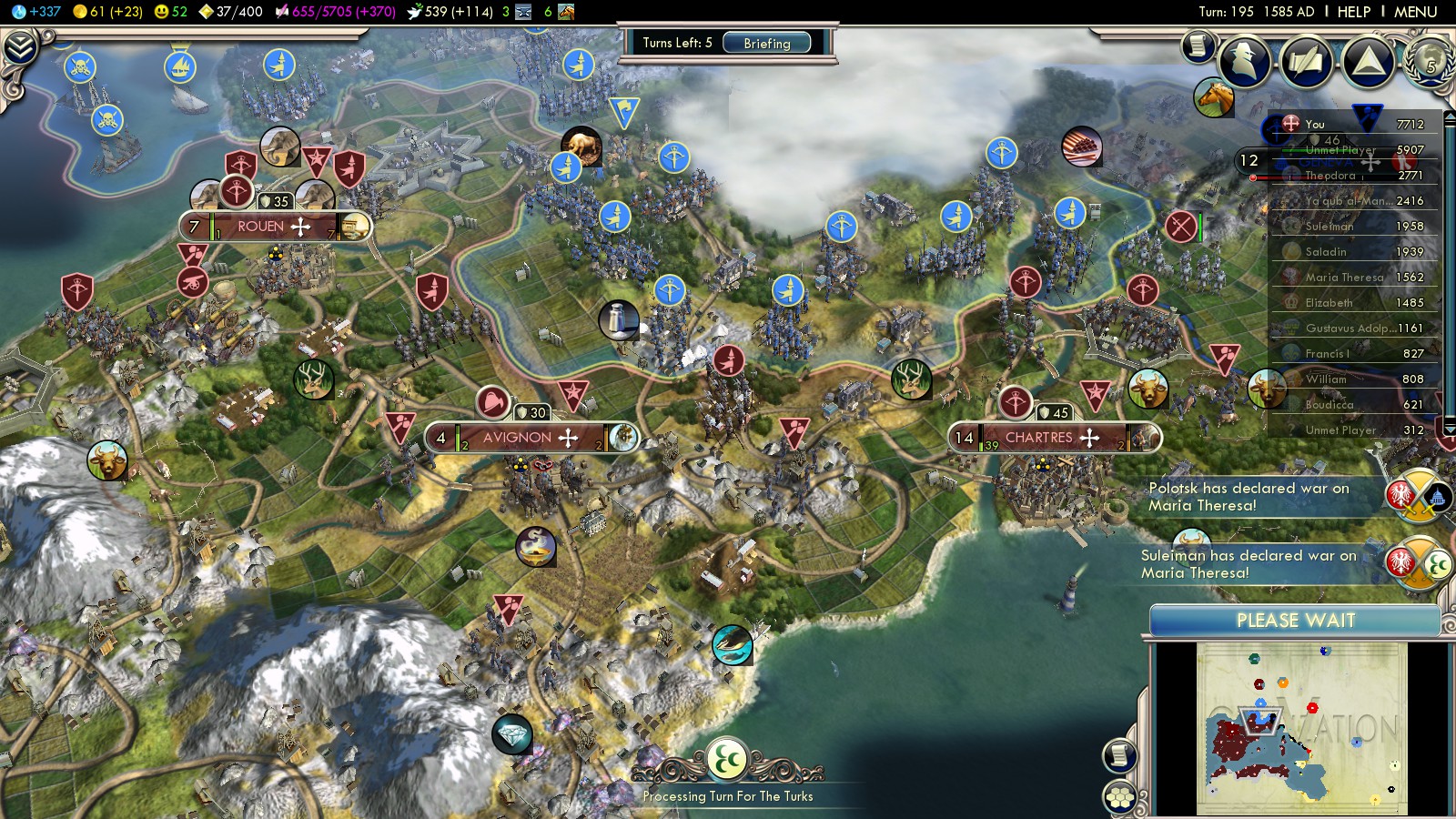1456x819 pixels.
Task: Click on the minimap
Action: click(1301, 728)
